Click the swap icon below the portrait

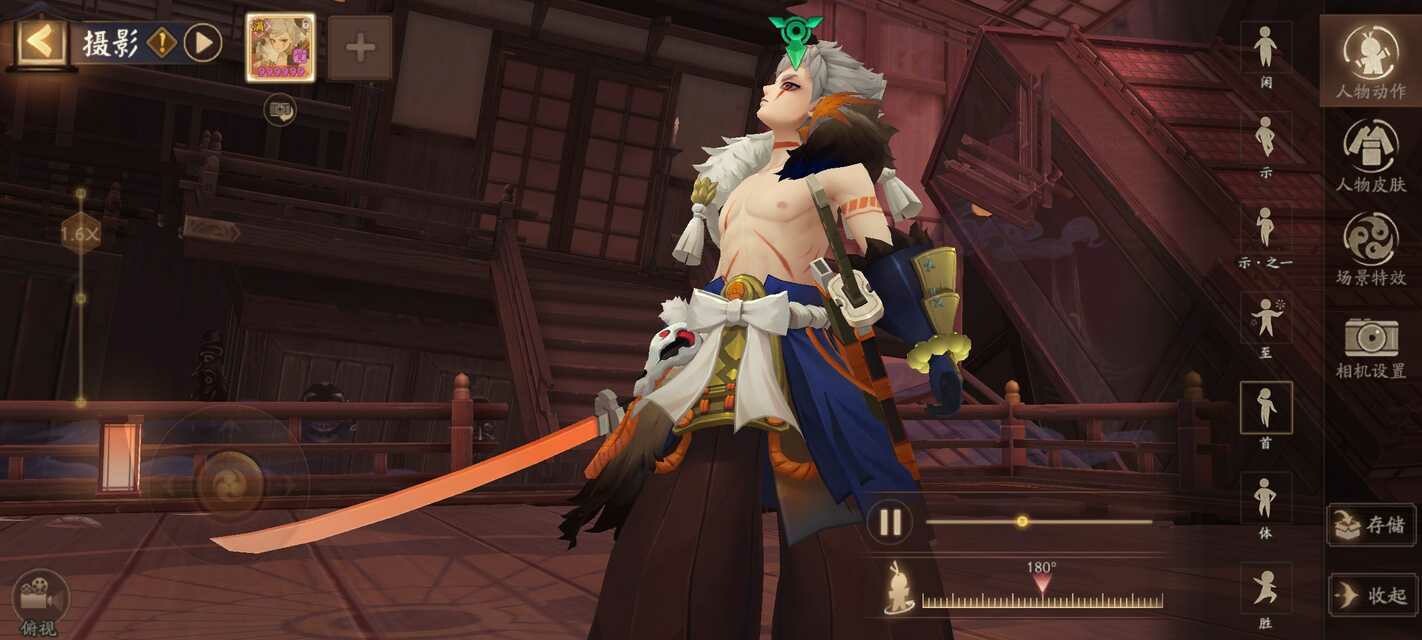tap(280, 109)
